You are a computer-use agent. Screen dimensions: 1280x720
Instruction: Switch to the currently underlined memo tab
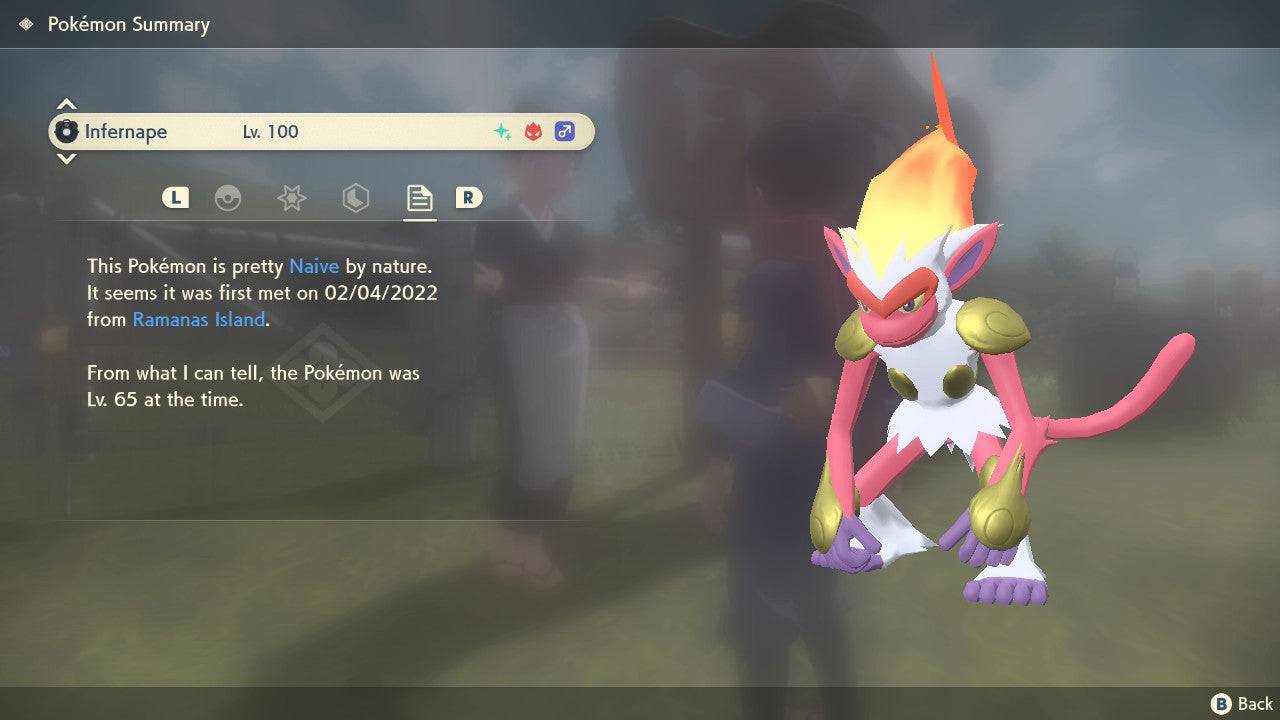click(418, 198)
